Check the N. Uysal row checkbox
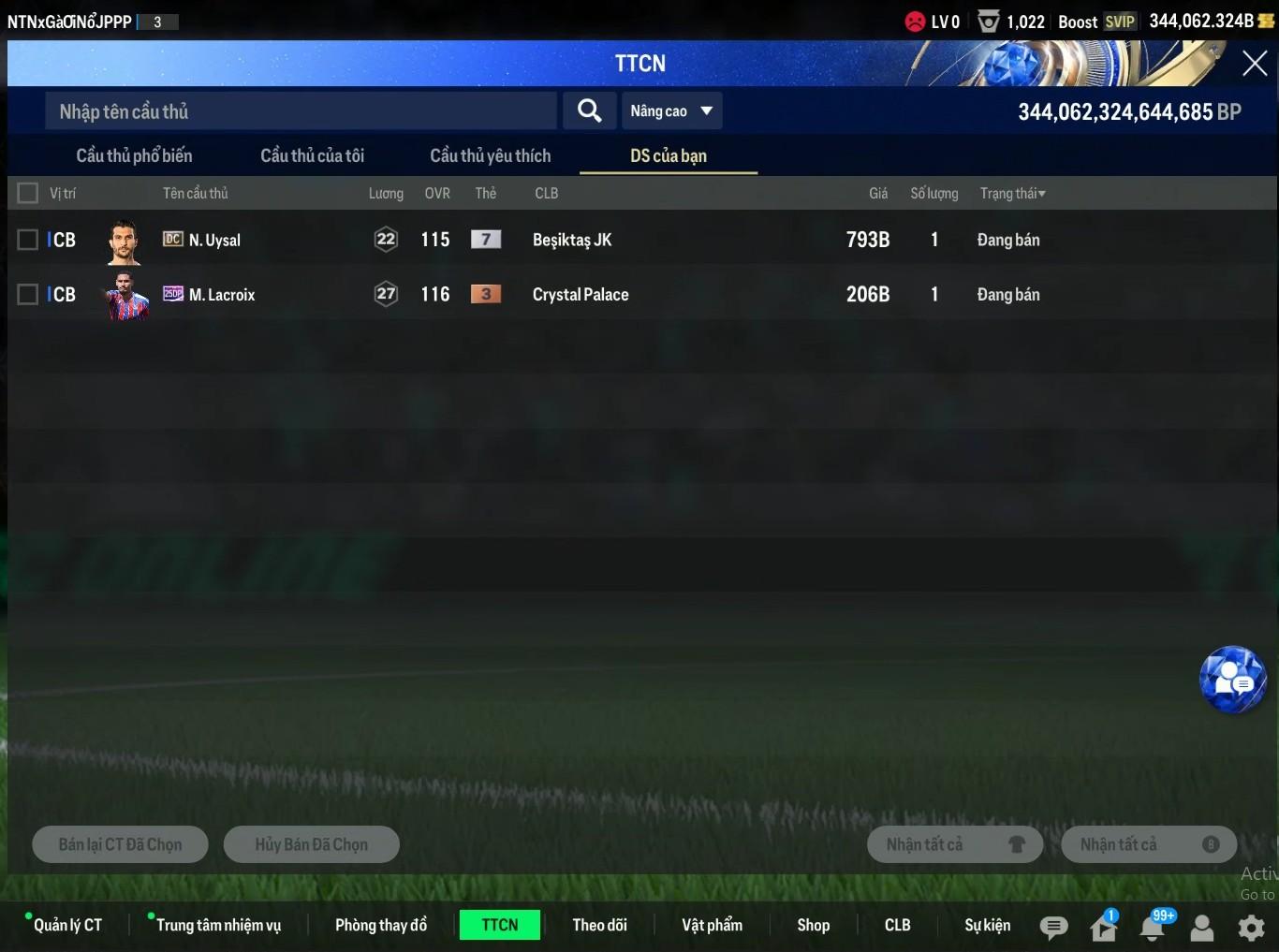The width and height of the screenshot is (1279, 952). [28, 240]
